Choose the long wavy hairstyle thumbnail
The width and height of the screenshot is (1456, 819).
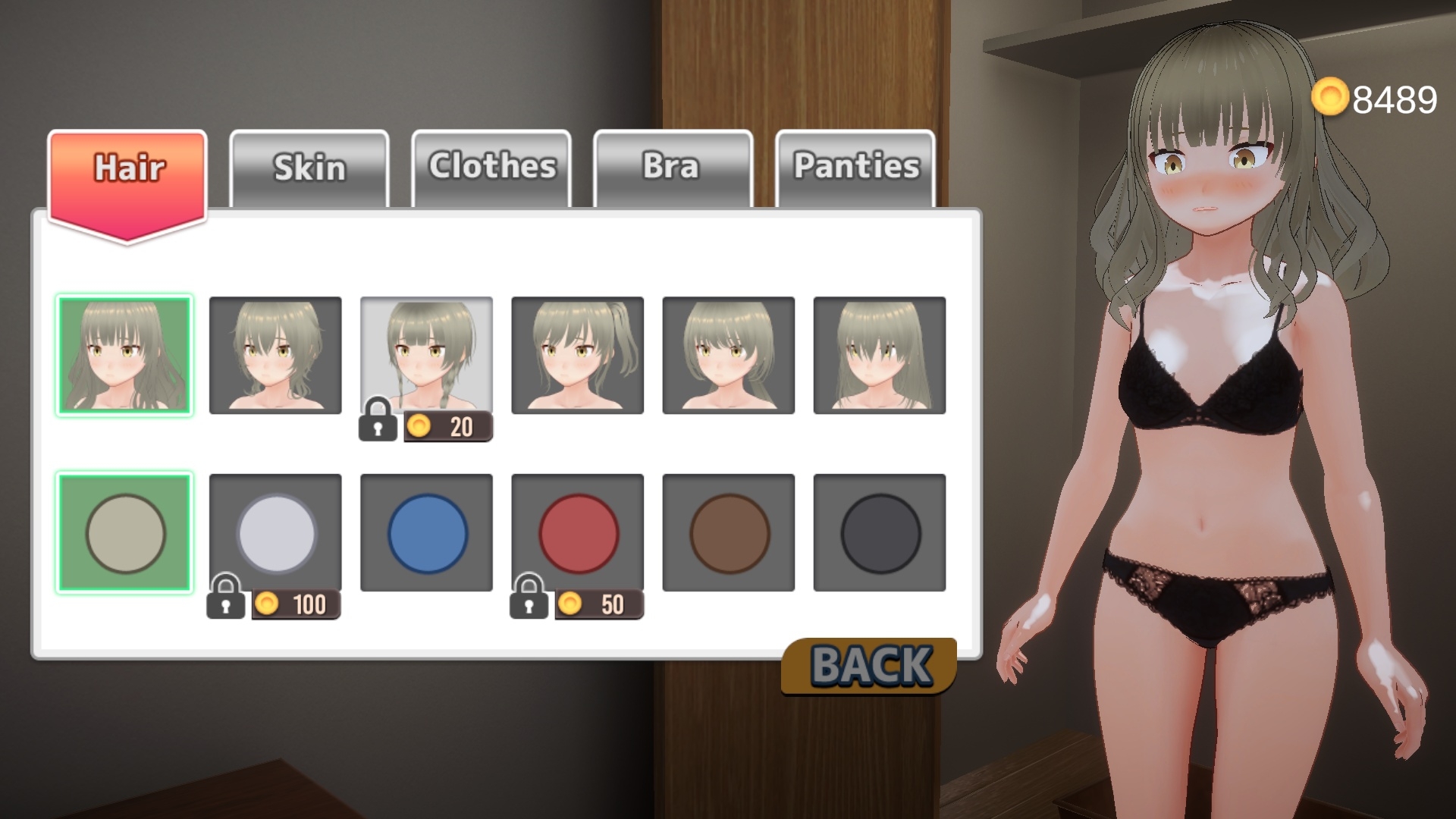[x=124, y=355]
